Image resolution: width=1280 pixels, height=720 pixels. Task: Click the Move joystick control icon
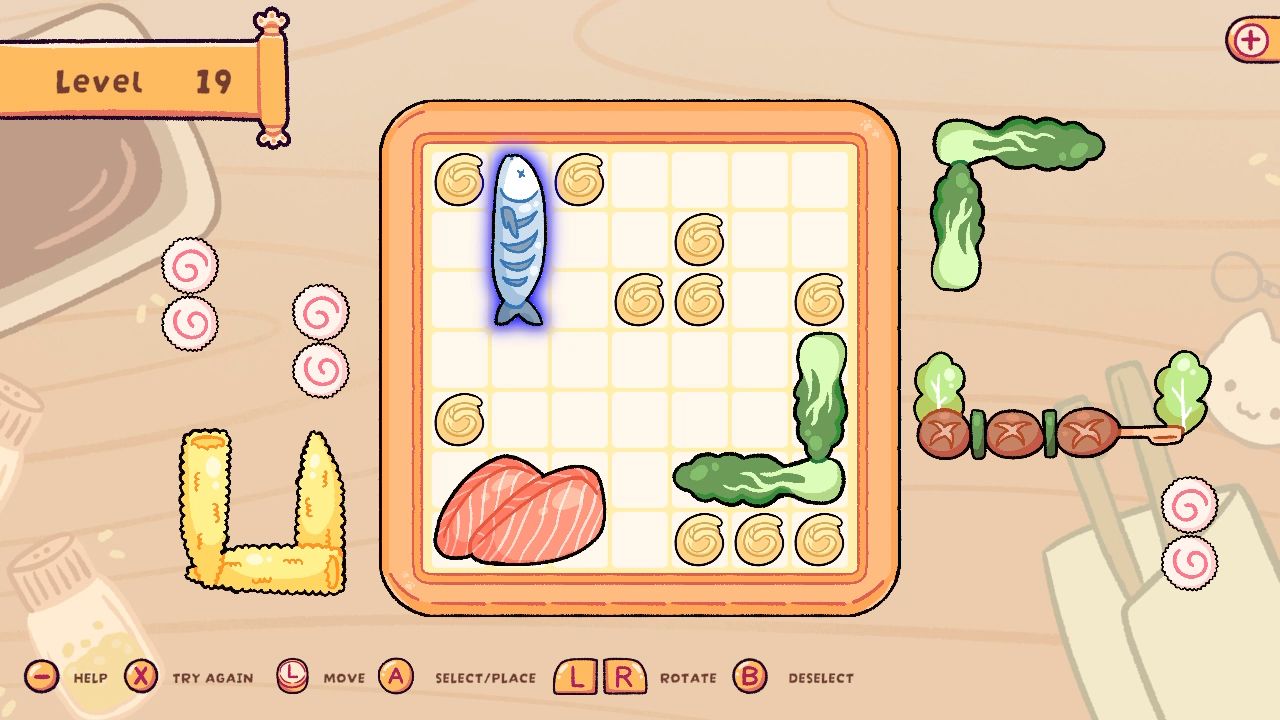tap(295, 677)
